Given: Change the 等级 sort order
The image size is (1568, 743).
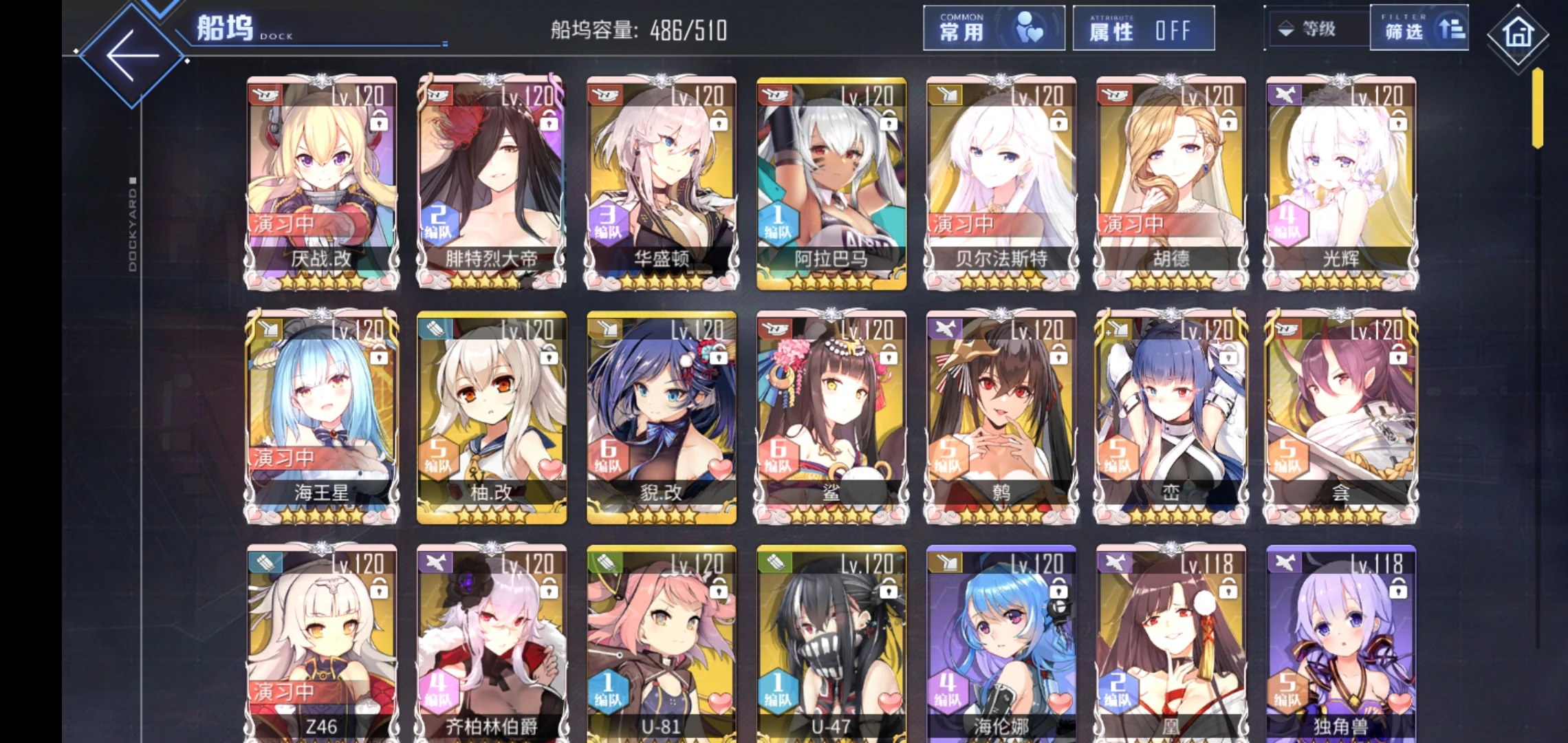Looking at the screenshot, I should 1315,29.
